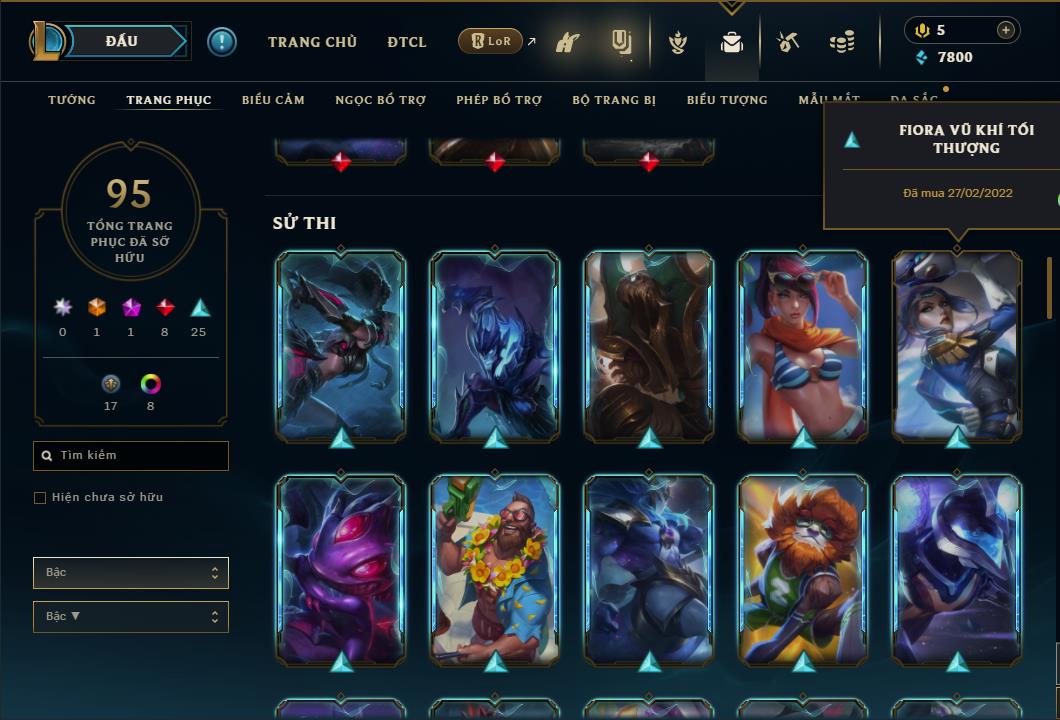Open the first Bậc dropdown
1060x720 pixels.
(x=131, y=573)
